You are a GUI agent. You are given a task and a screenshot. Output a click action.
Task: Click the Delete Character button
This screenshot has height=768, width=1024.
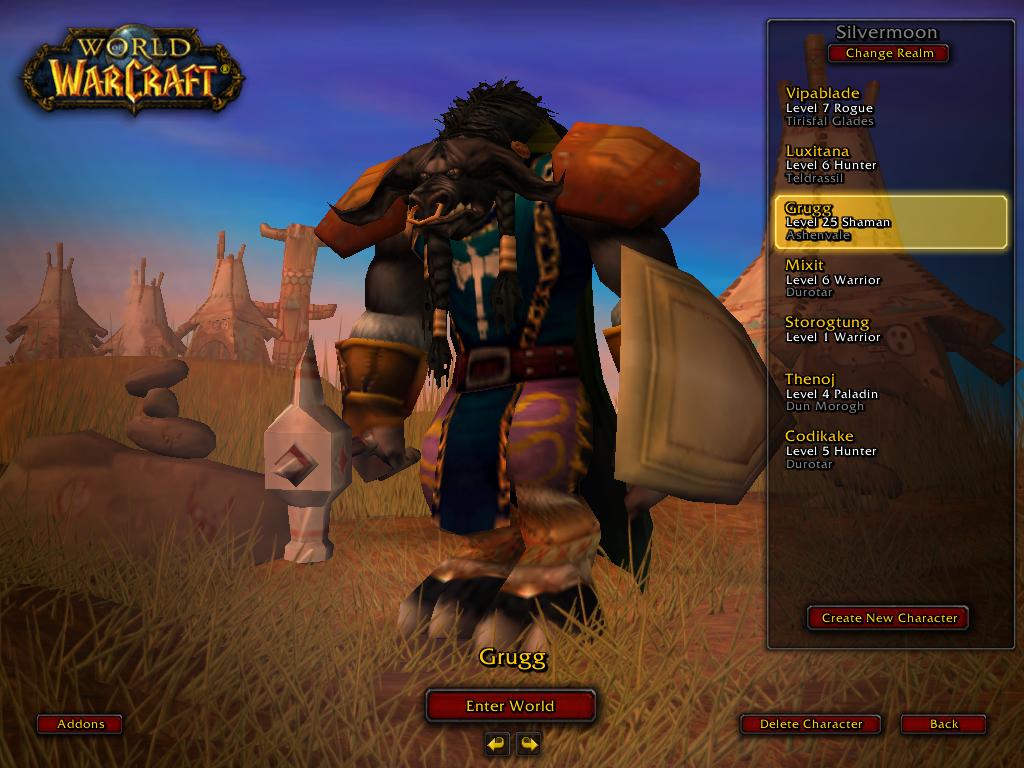point(810,724)
